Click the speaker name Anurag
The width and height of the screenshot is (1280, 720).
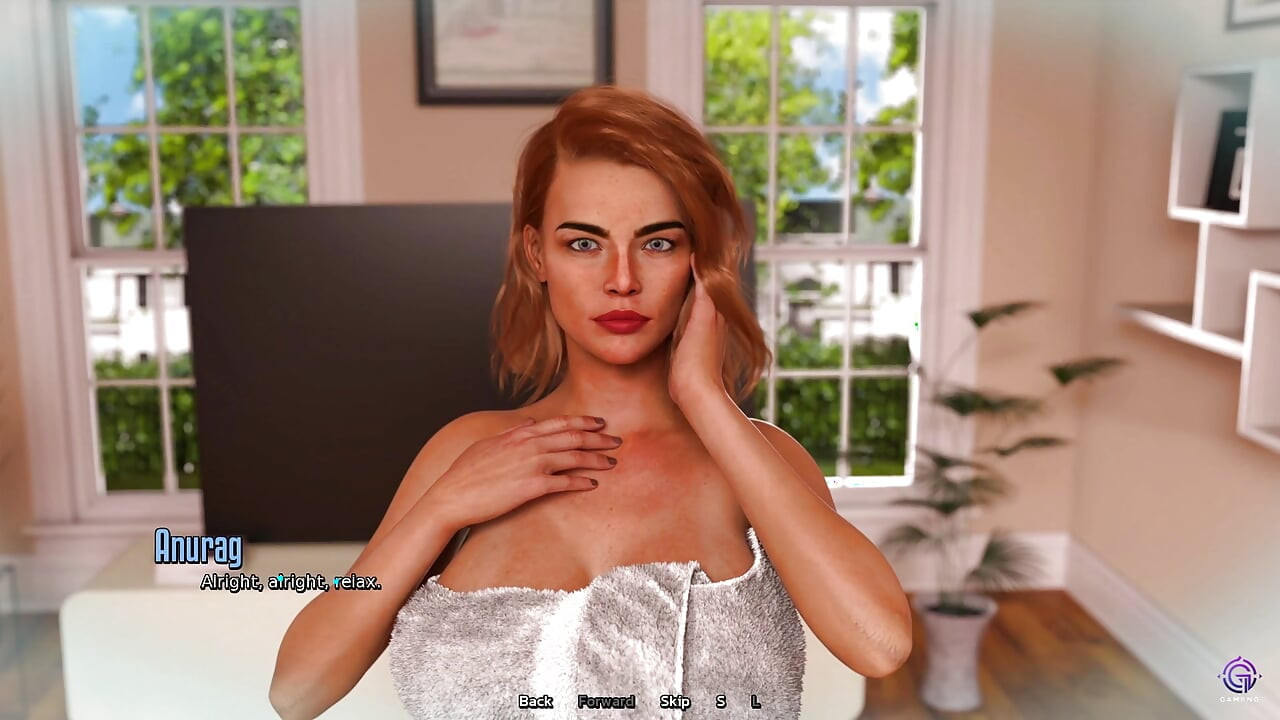198,548
